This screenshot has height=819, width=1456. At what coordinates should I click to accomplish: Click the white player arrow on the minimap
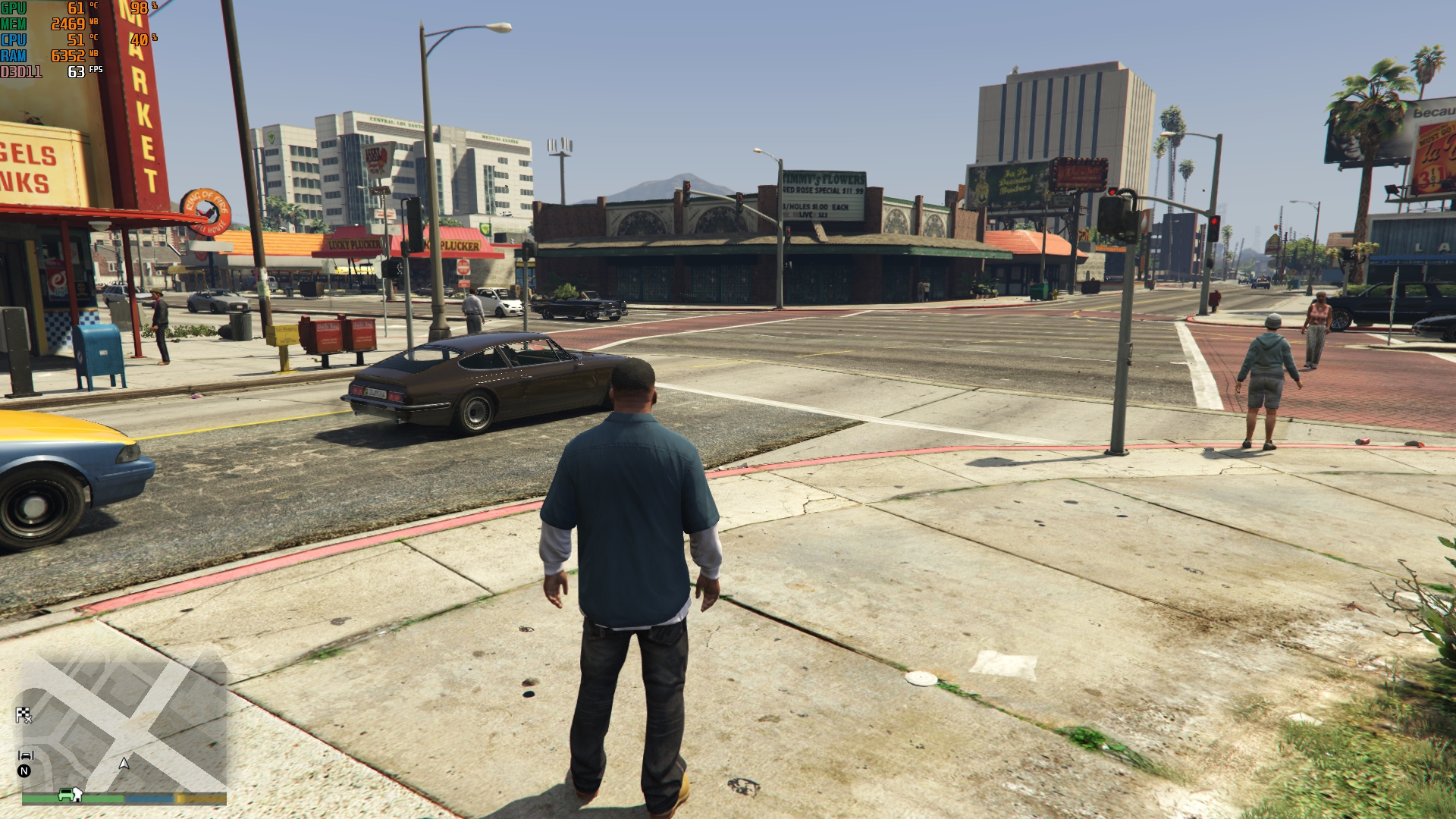[124, 763]
